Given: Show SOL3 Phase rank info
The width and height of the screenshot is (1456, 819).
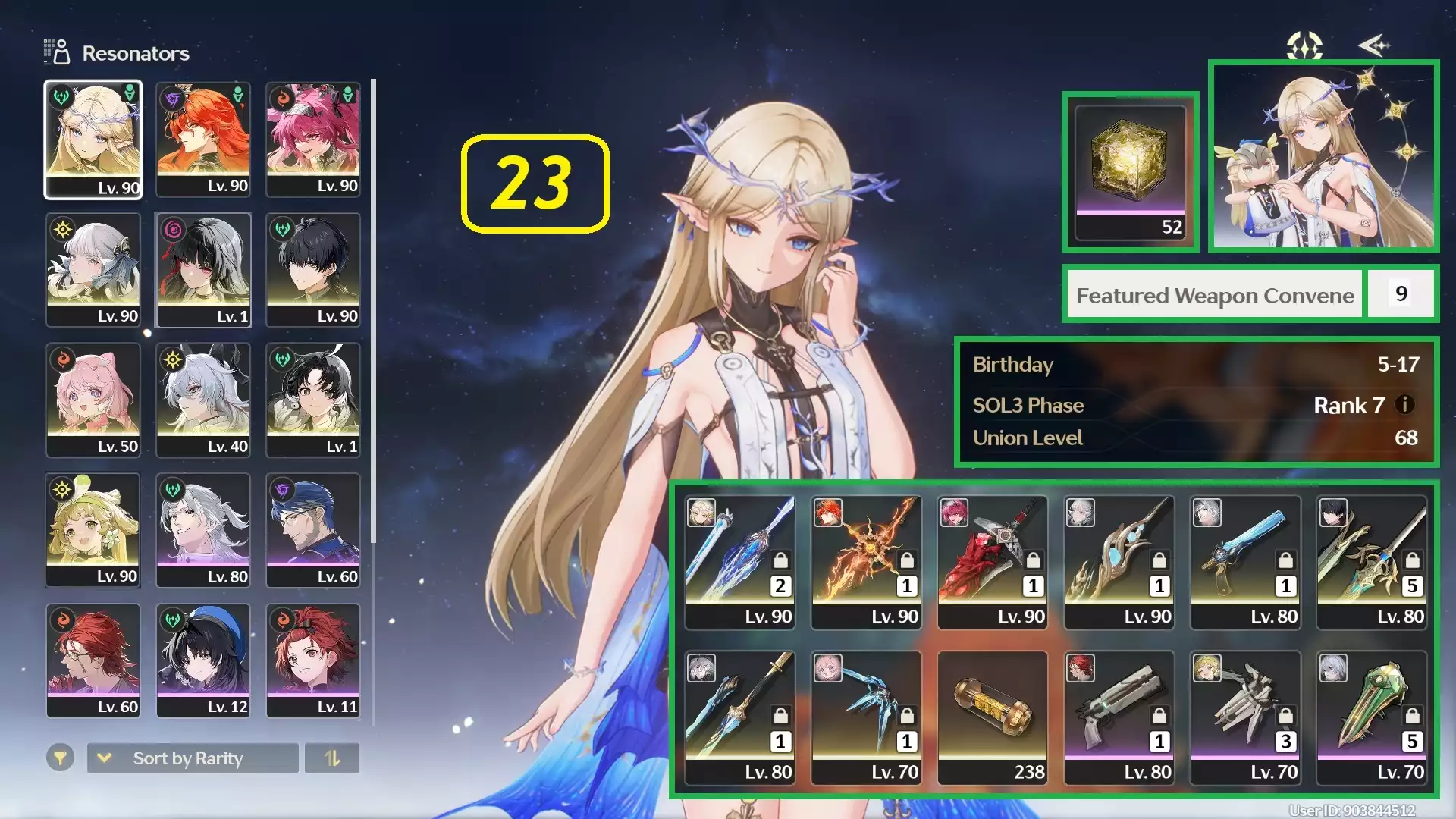Looking at the screenshot, I should pyautogui.click(x=1404, y=405).
